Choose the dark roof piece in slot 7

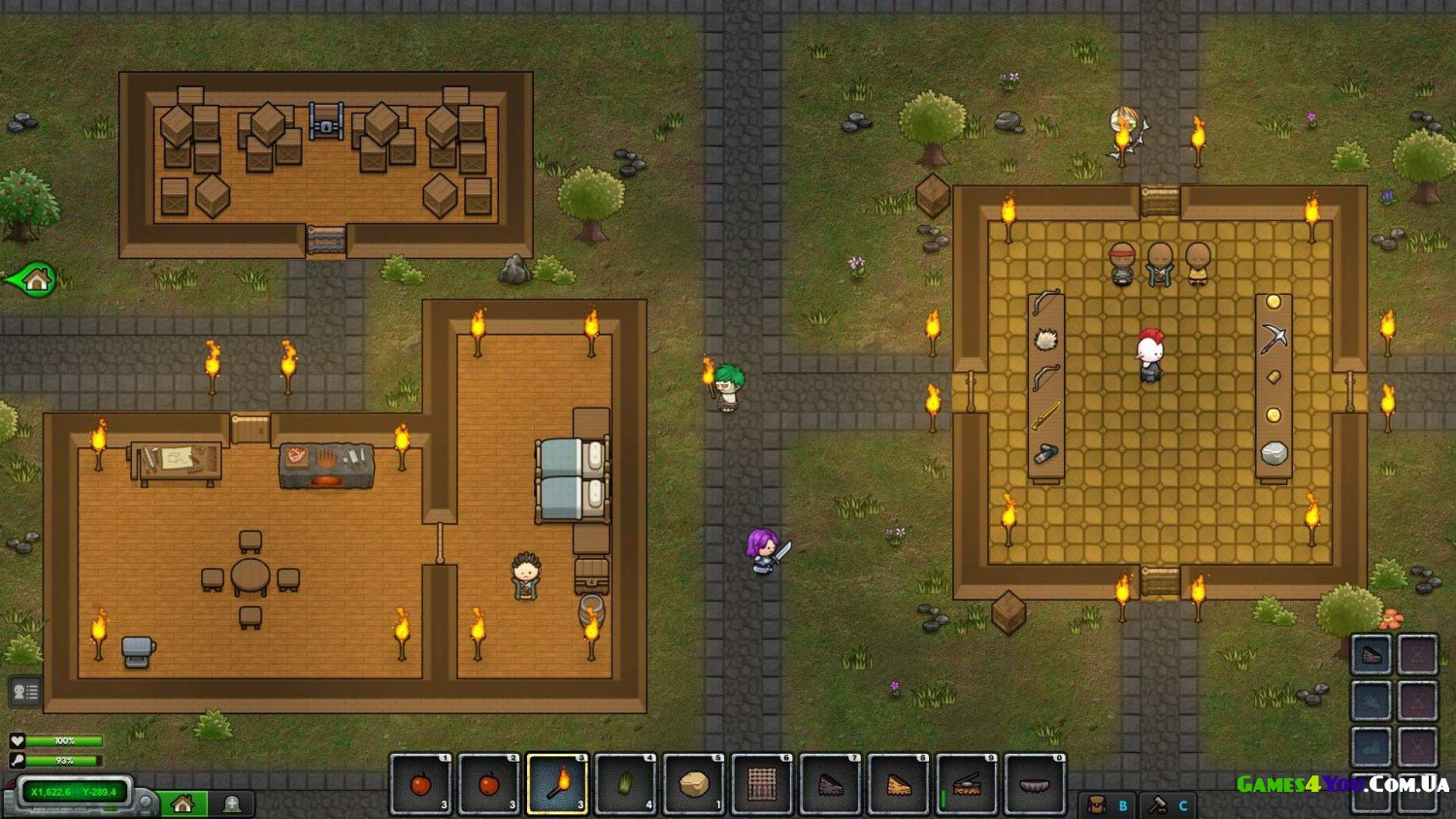point(830,784)
